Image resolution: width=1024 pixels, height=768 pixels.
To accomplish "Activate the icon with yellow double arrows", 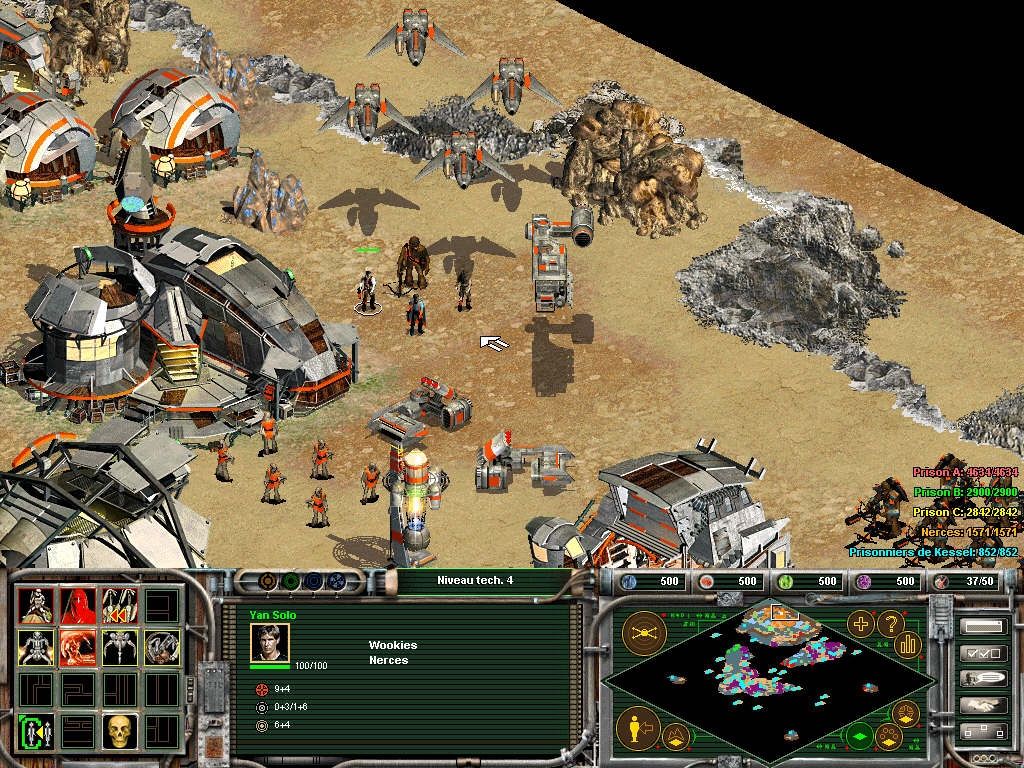I will [119, 605].
